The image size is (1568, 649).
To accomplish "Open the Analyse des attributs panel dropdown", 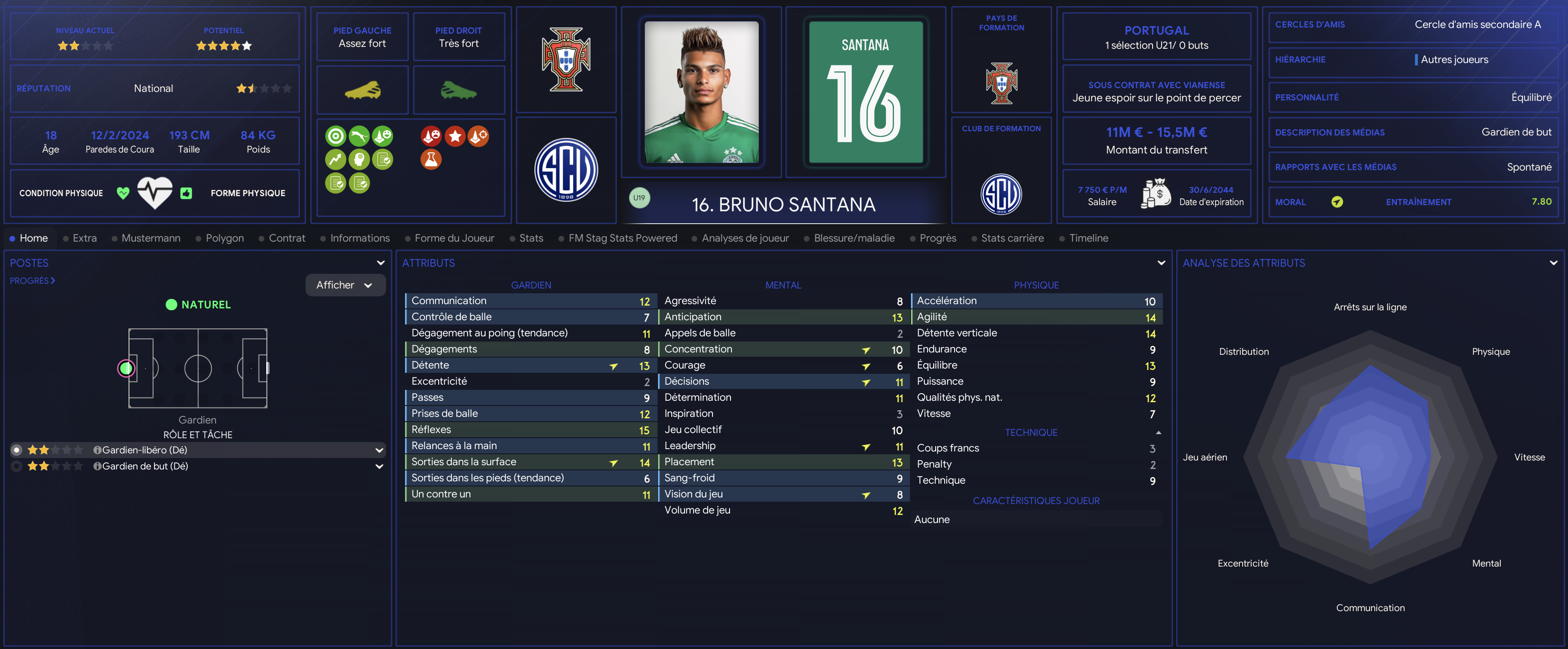I will [1553, 263].
